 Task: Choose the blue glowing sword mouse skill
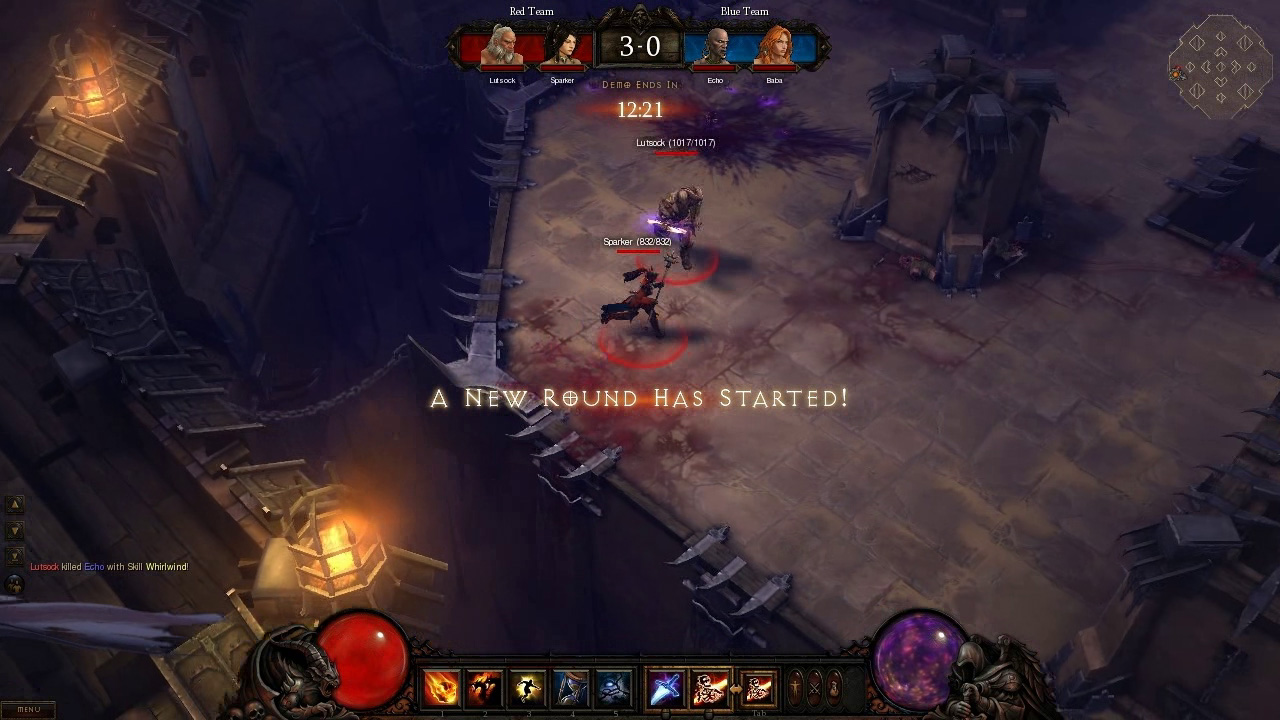(x=667, y=689)
